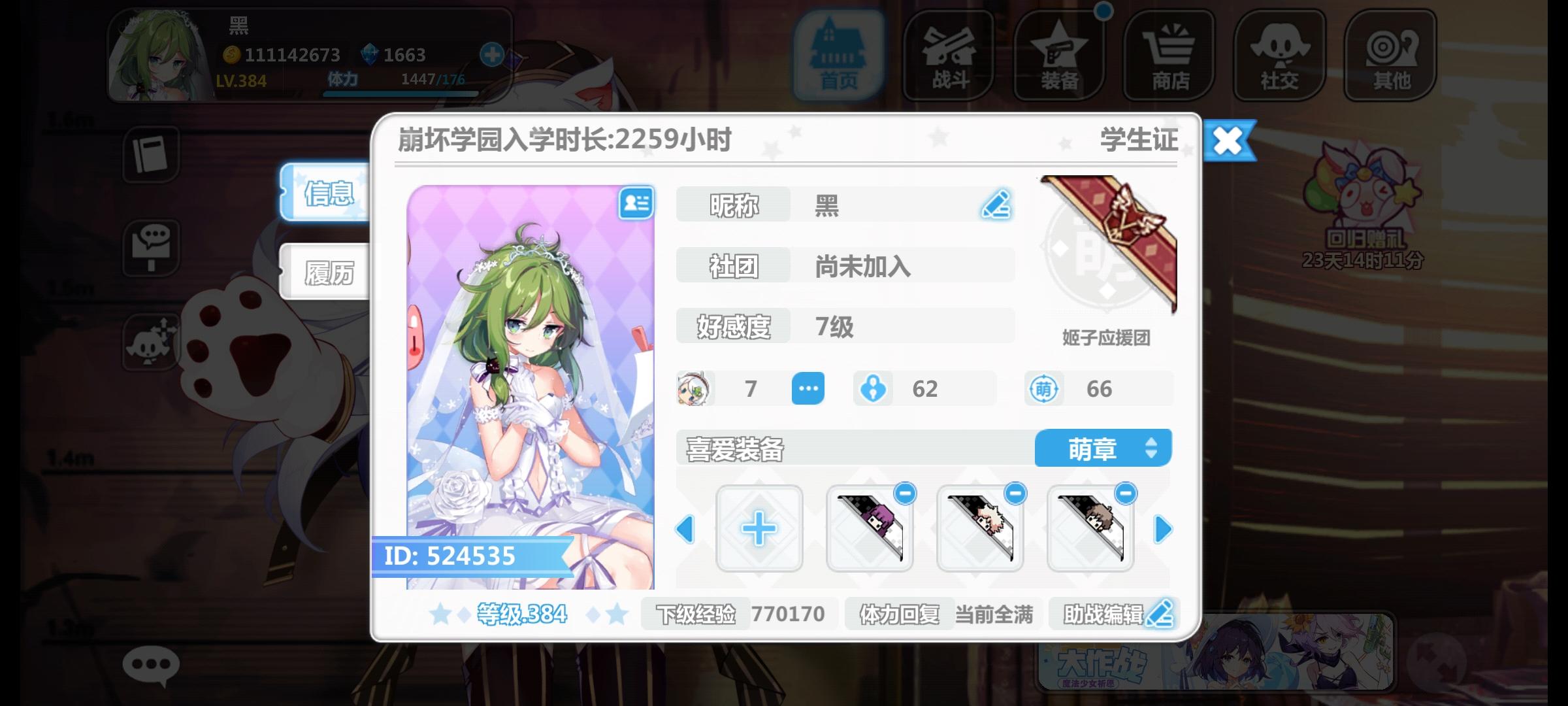
Task: Remove the purple character badge
Action: [904, 495]
